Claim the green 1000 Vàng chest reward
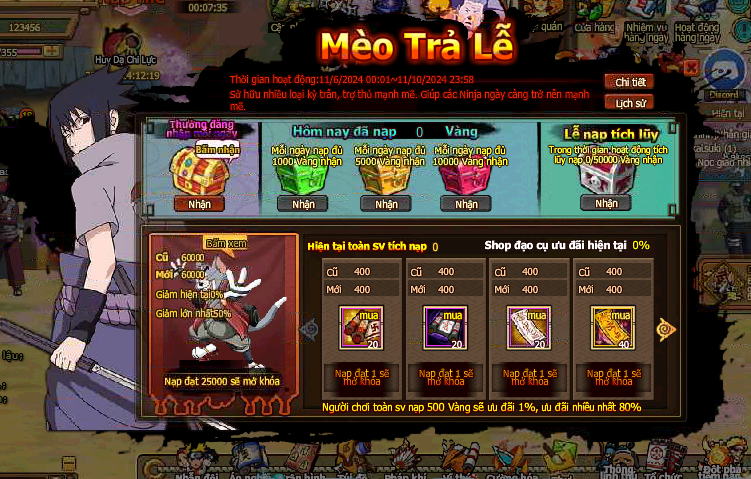The image size is (751, 479). 302,204
